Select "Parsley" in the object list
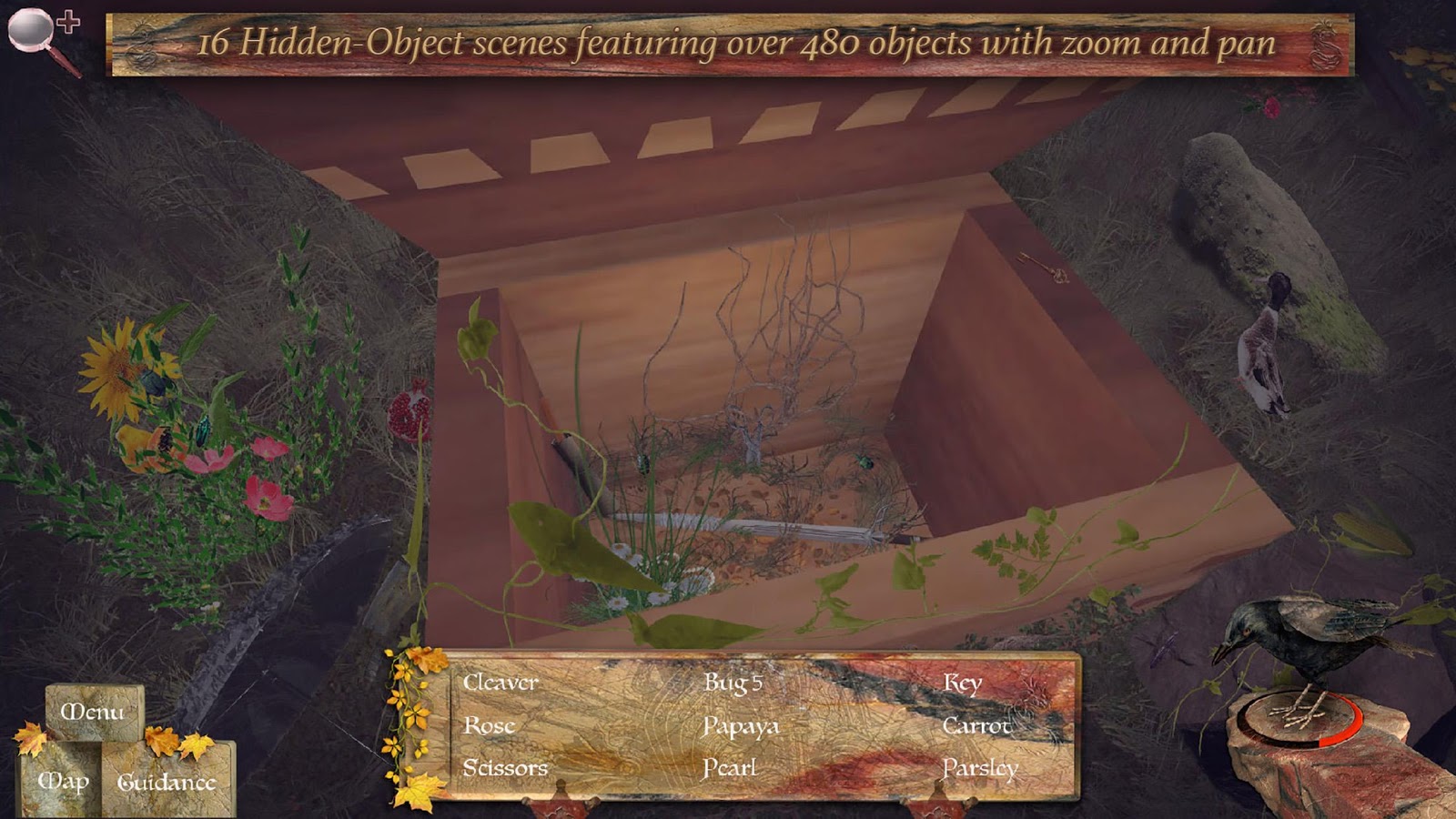 (980, 769)
